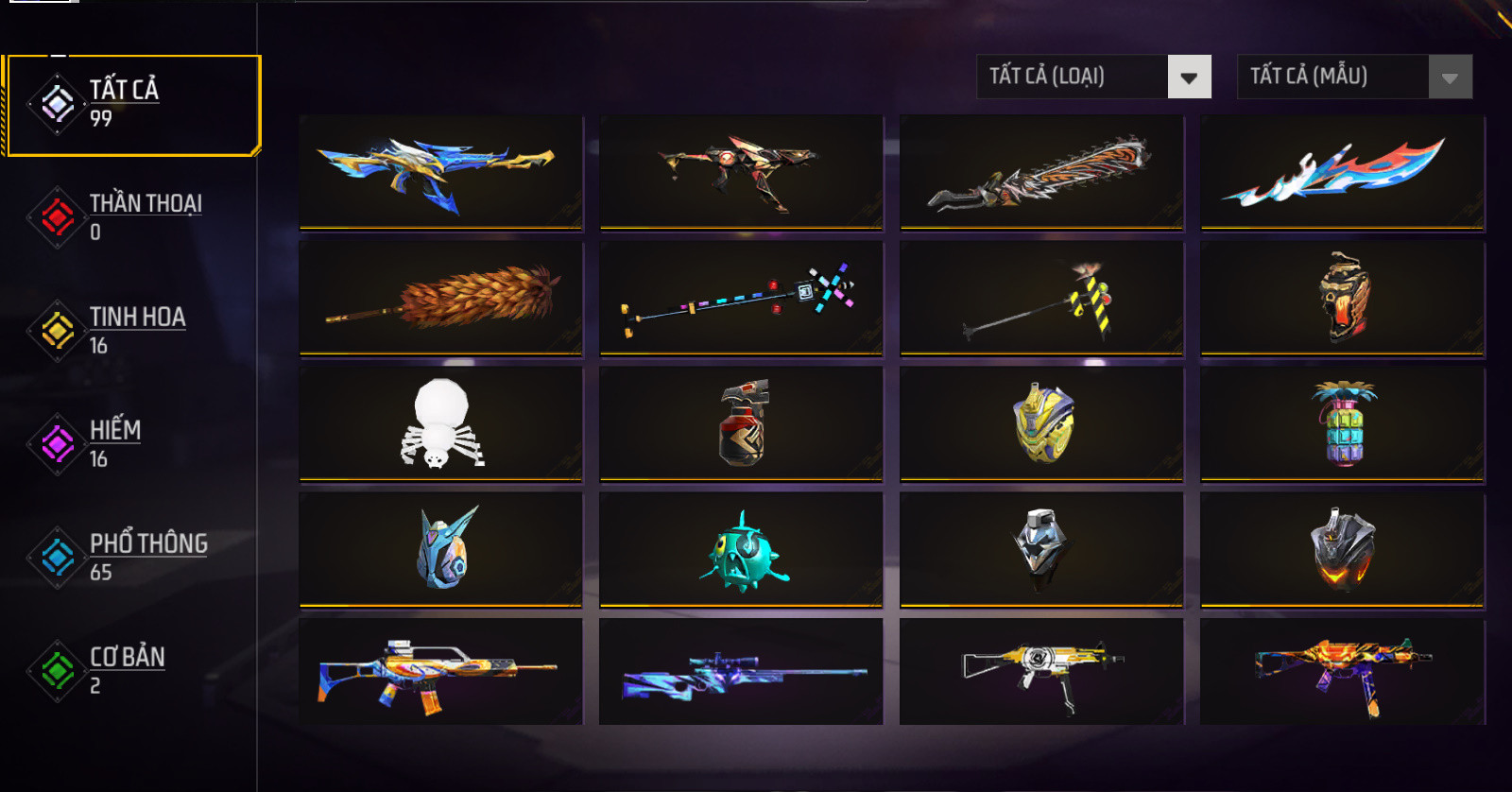Select the colorful pineapple grenade skin
Image resolution: width=1512 pixels, height=792 pixels.
[x=1342, y=423]
